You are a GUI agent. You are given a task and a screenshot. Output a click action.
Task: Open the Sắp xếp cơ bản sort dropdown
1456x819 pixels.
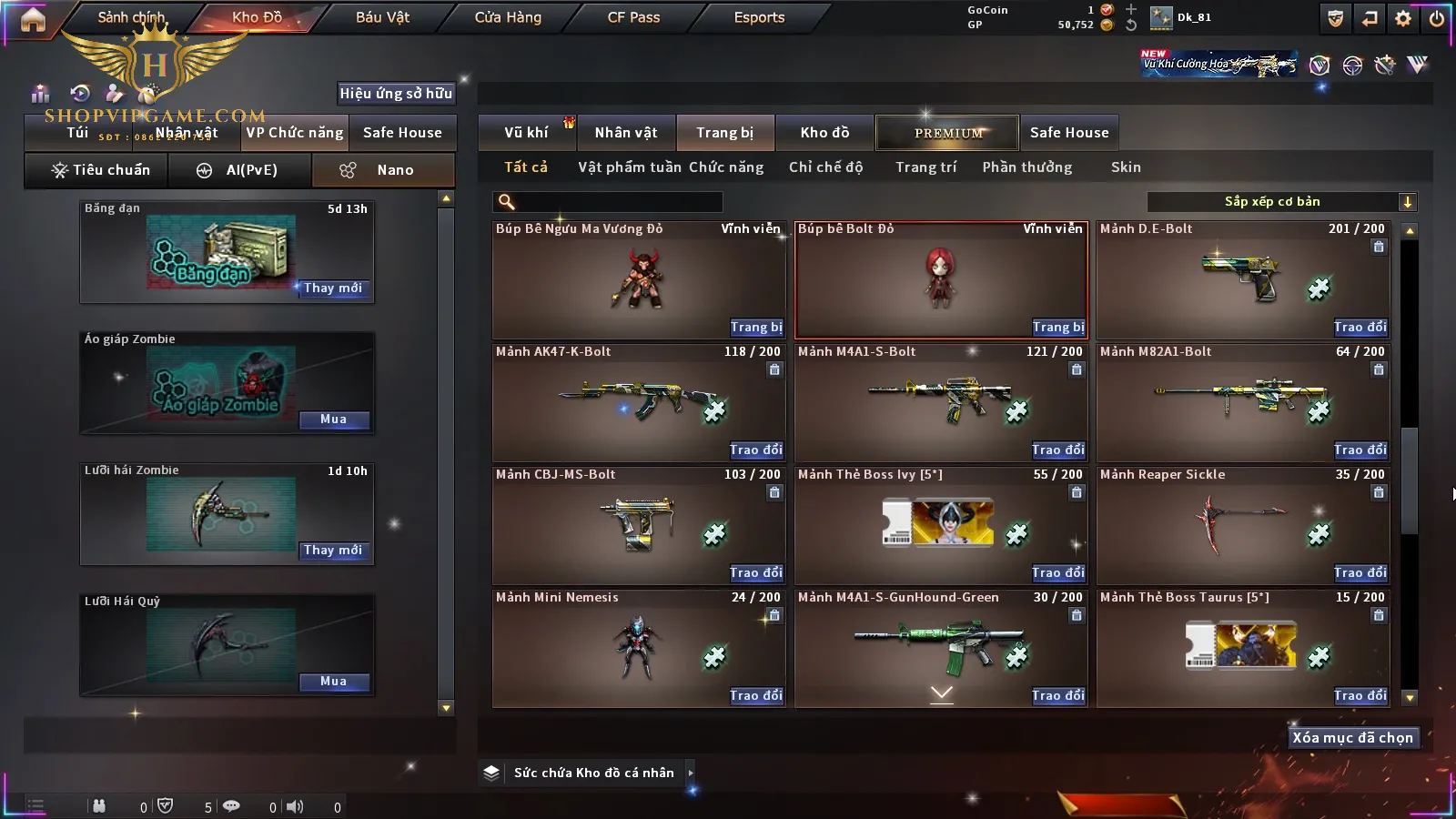1281,202
